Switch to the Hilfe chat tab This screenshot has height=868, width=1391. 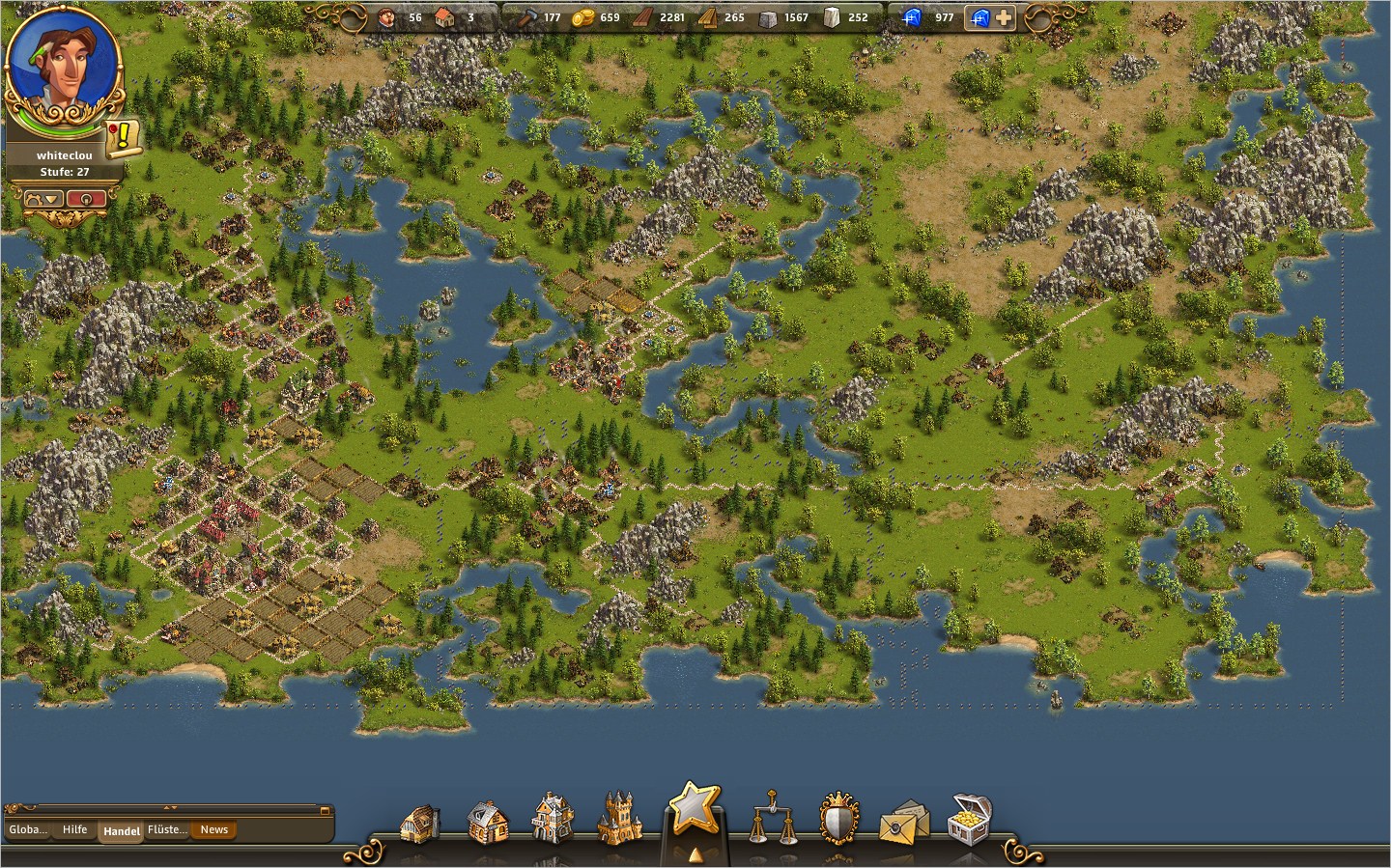pyautogui.click(x=74, y=829)
